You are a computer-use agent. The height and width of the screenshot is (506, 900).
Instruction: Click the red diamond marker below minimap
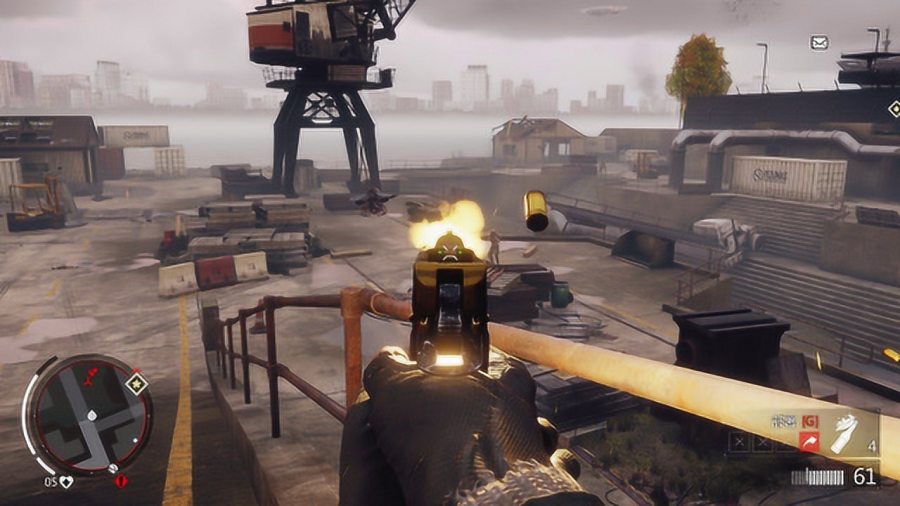click(122, 481)
